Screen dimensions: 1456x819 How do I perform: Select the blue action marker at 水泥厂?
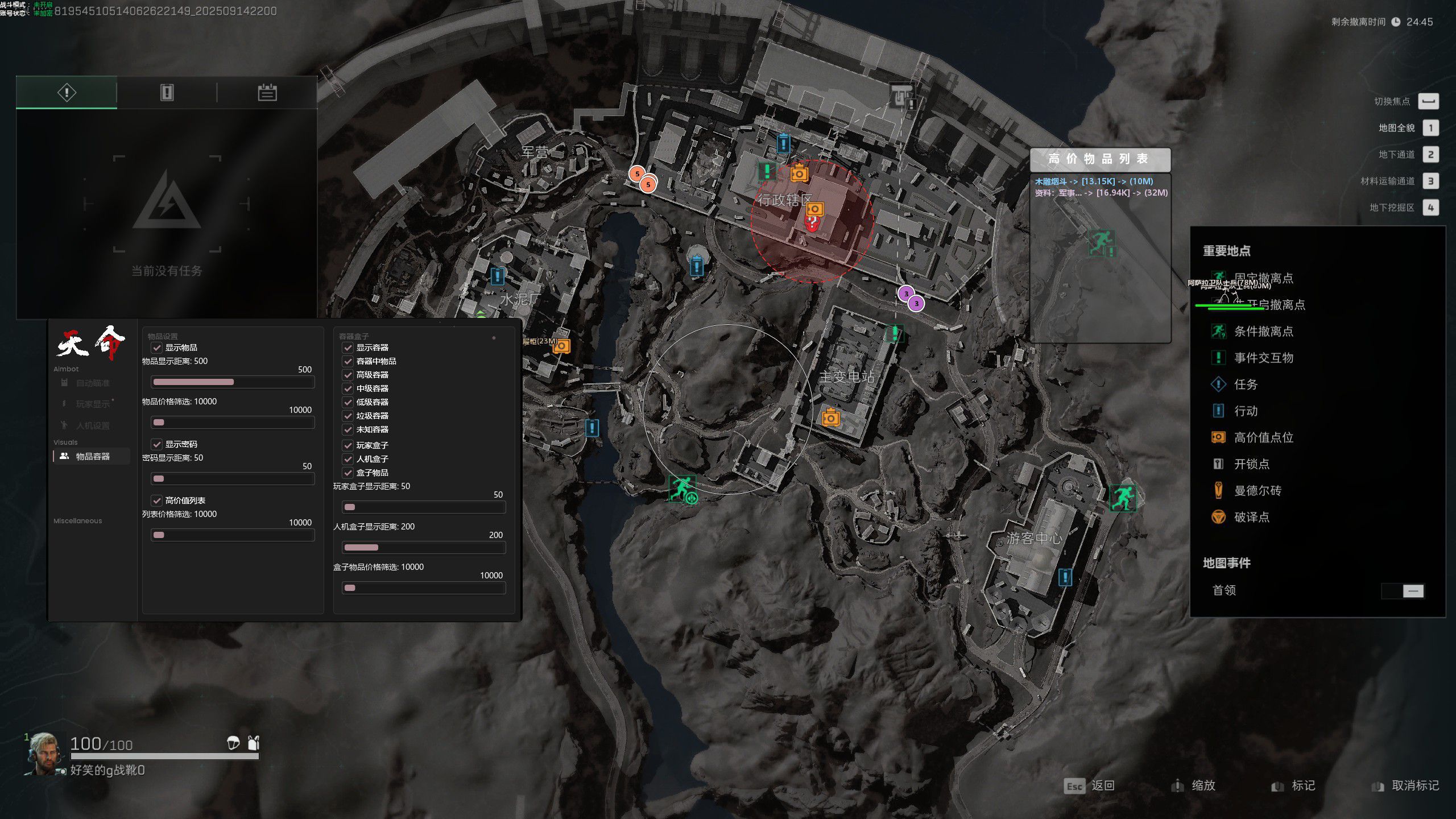click(498, 276)
